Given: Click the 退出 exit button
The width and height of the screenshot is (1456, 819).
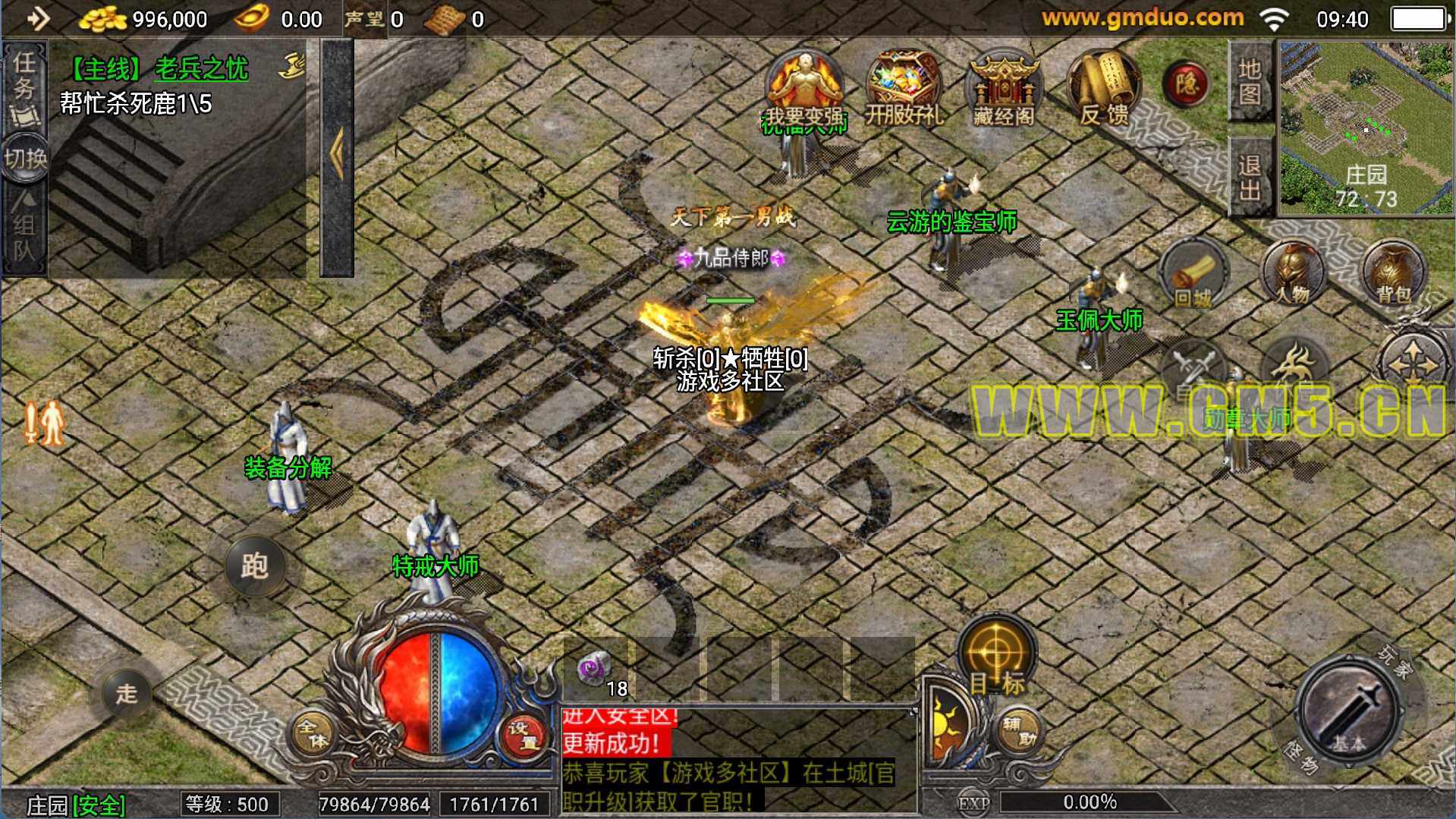Looking at the screenshot, I should point(1250,176).
